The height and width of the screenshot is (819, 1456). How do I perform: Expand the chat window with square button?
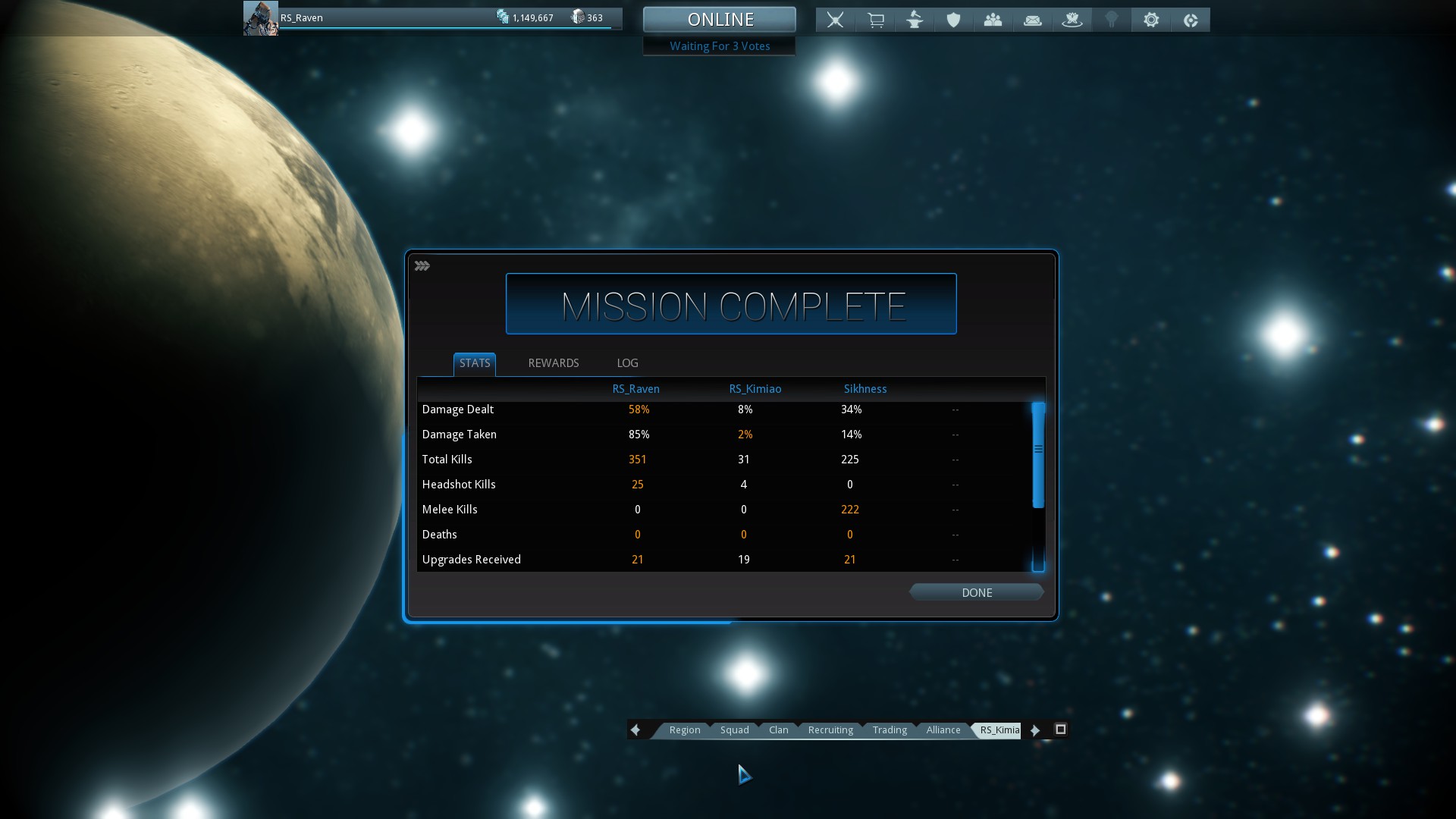tap(1060, 730)
